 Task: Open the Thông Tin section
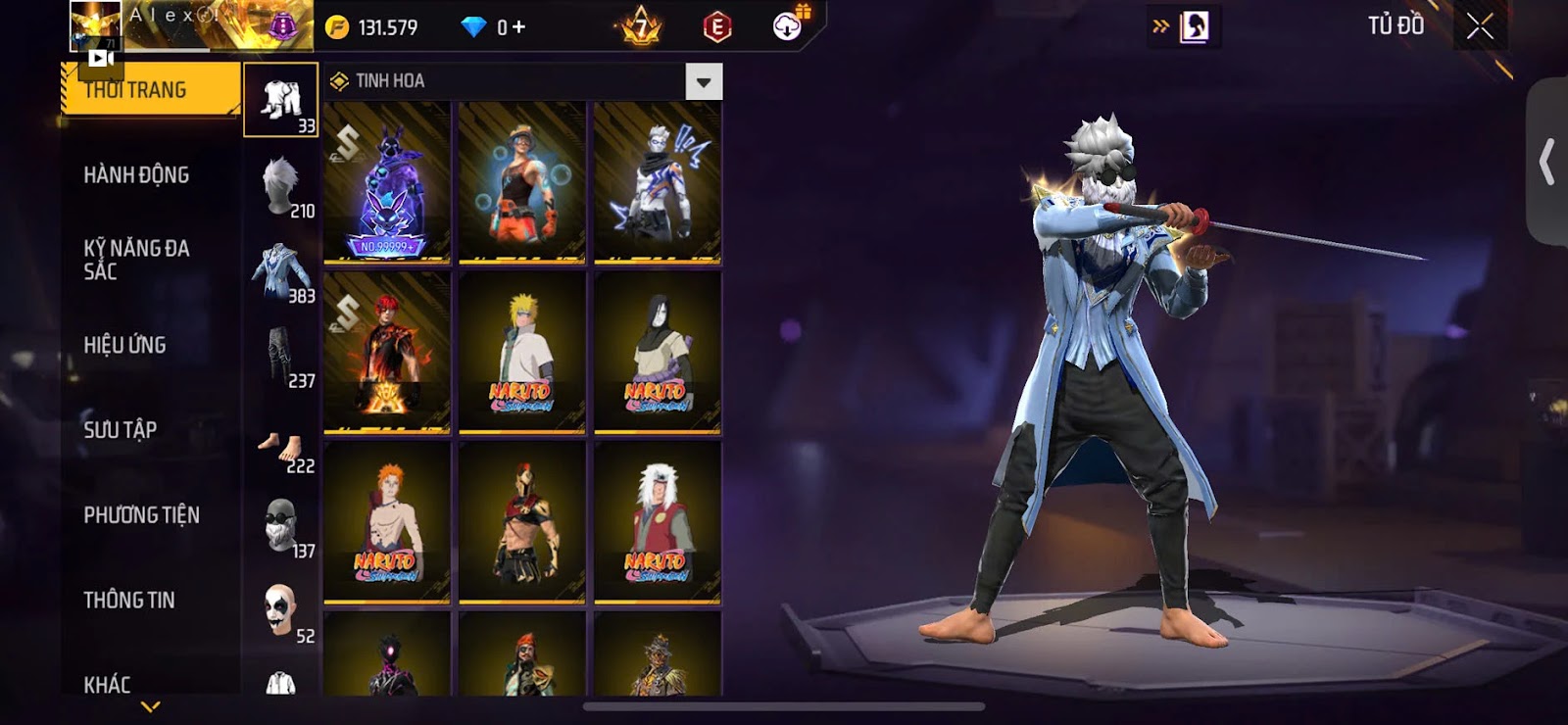[128, 600]
